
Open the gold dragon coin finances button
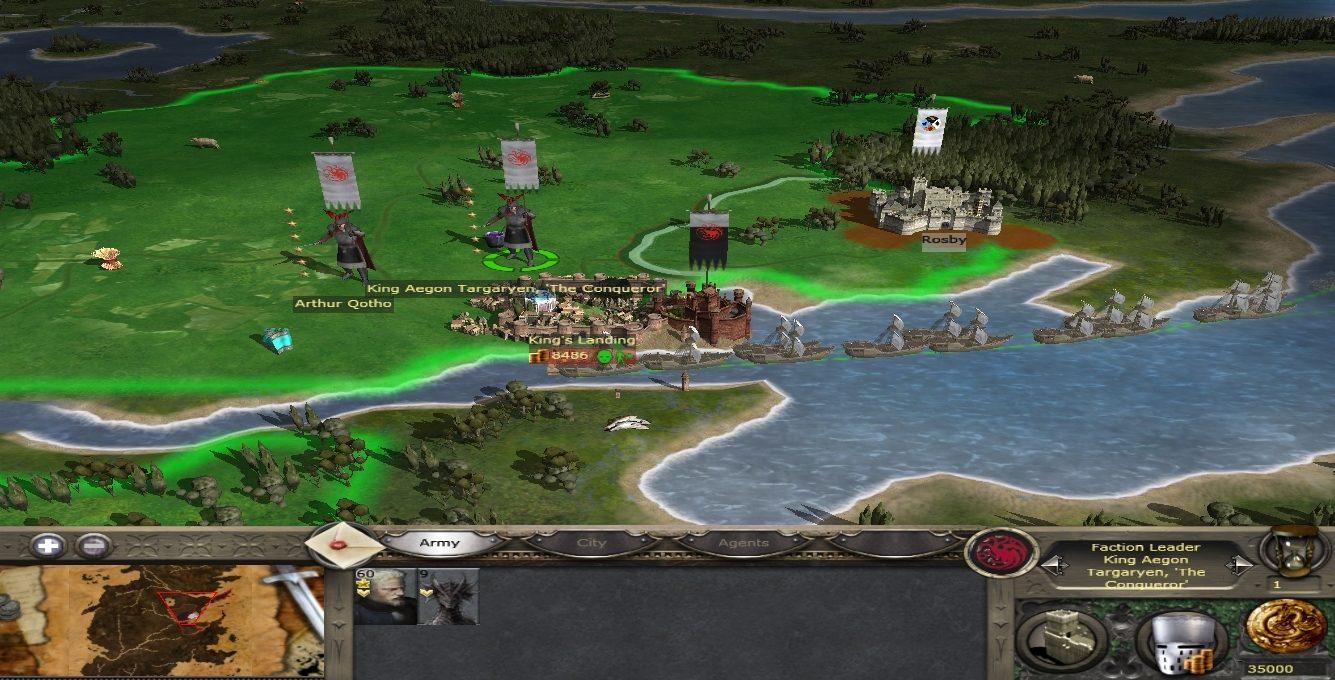click(x=1285, y=627)
